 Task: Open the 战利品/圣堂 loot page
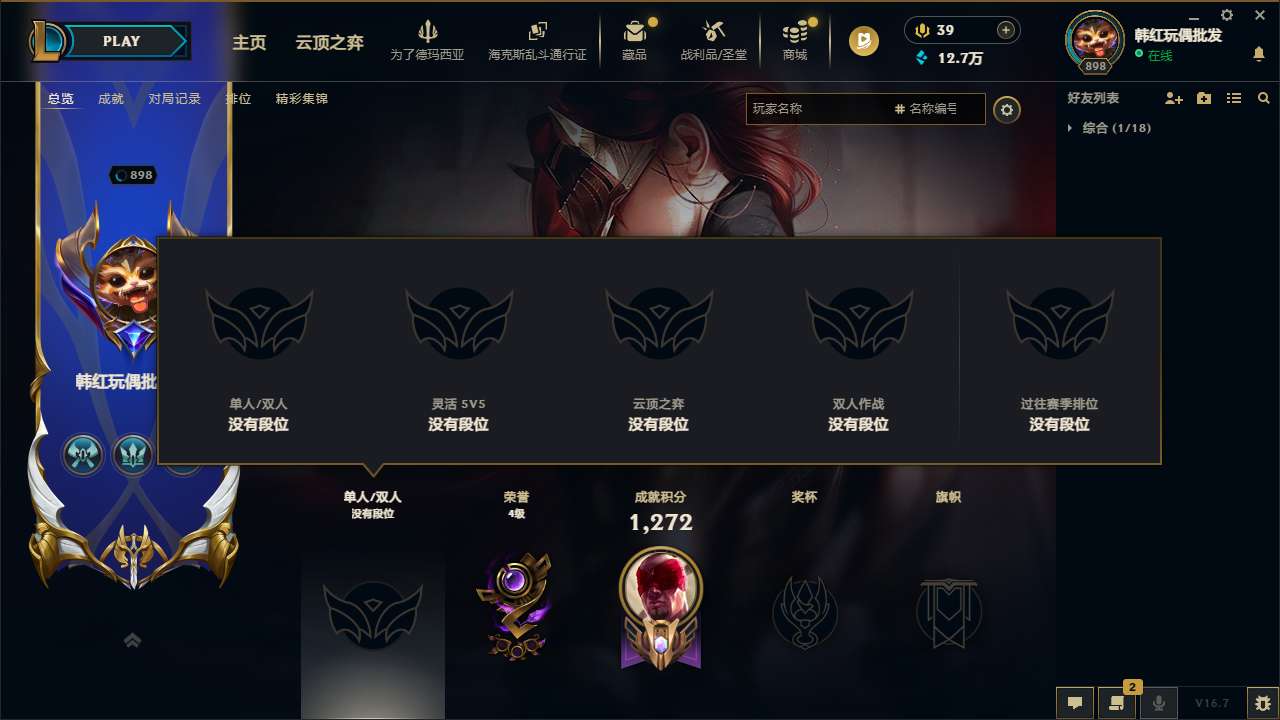point(713,40)
